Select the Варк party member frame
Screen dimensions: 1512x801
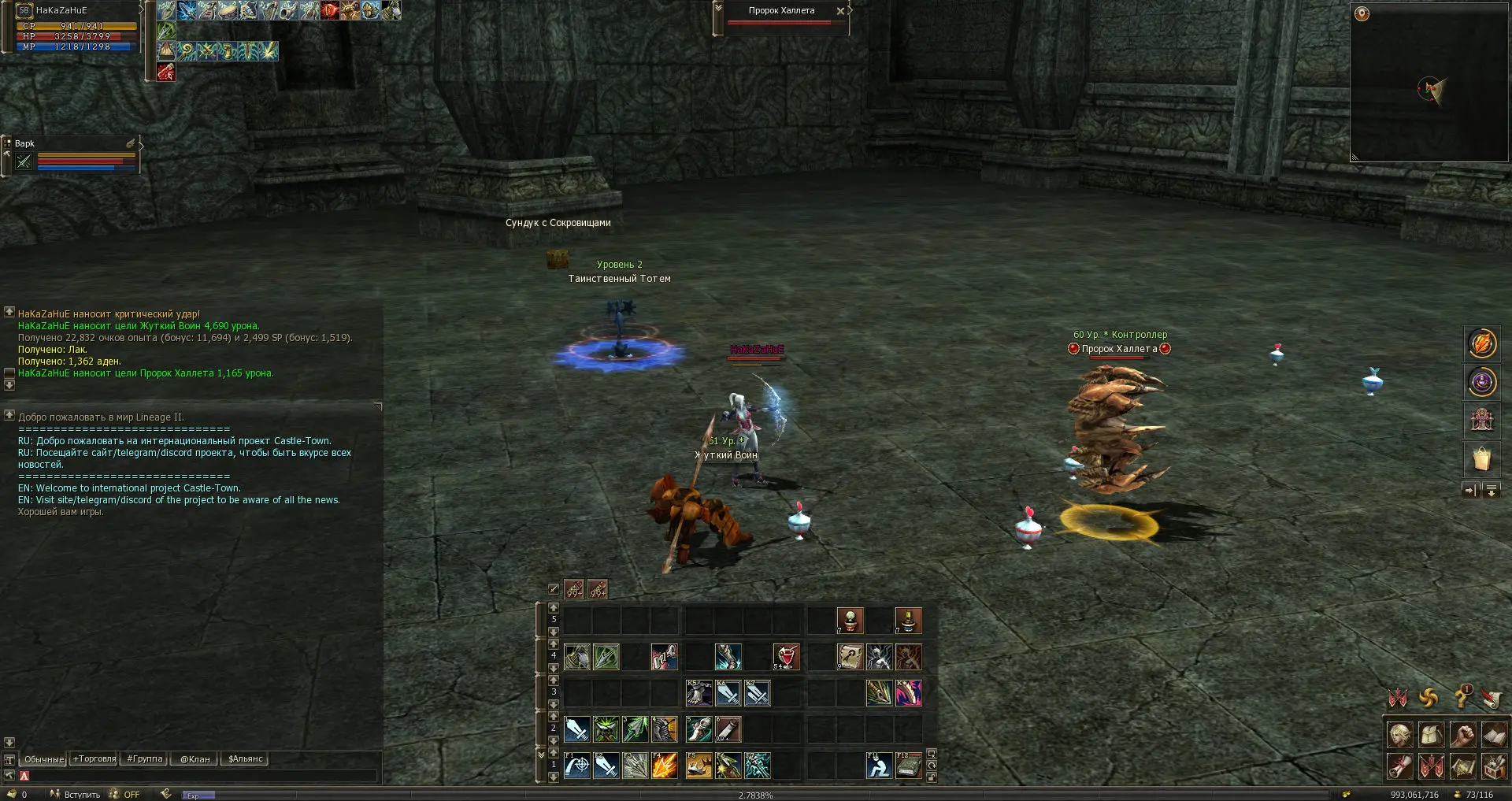(72, 154)
